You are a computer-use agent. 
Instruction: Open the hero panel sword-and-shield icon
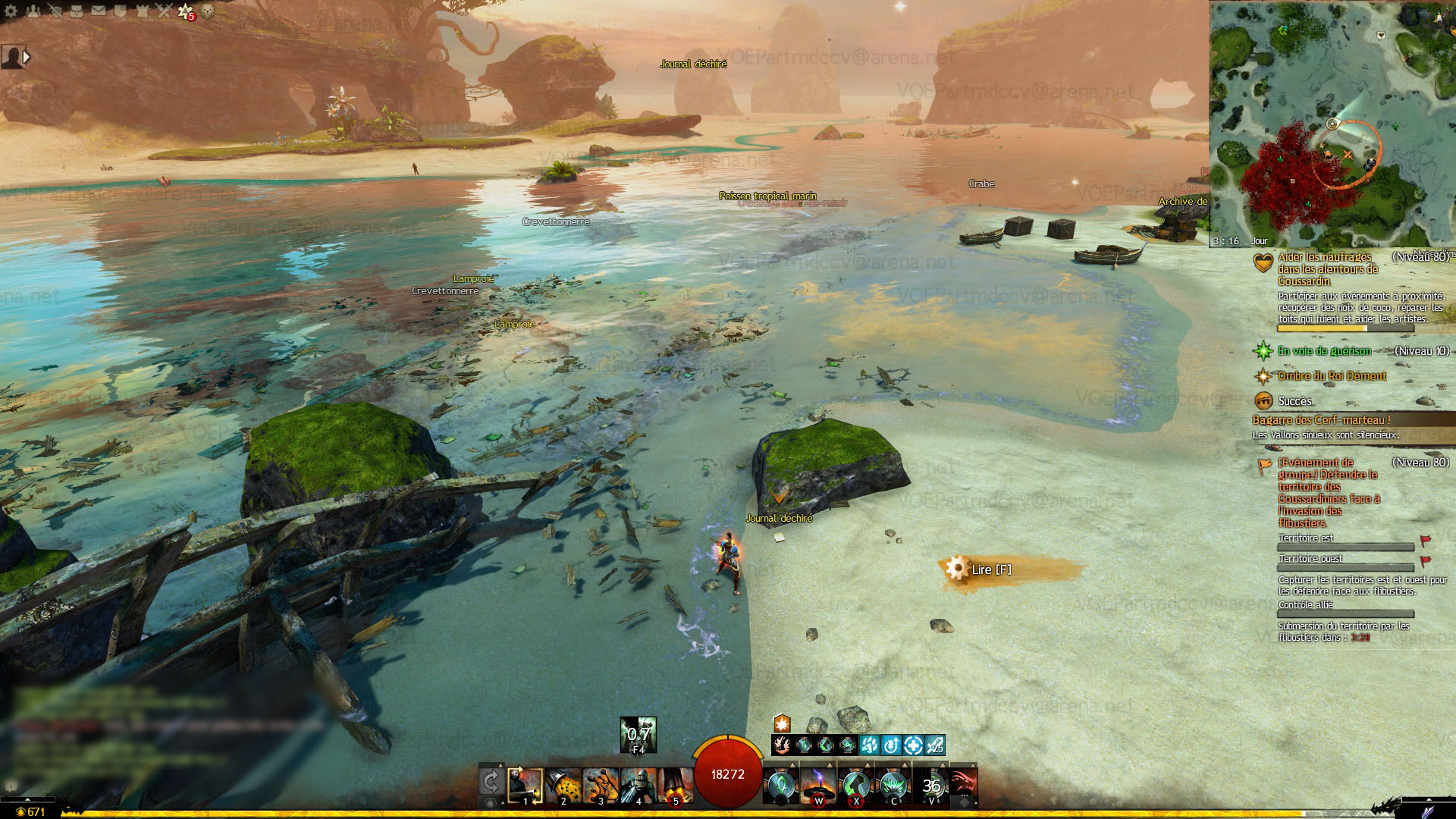pyautogui.click(x=55, y=11)
